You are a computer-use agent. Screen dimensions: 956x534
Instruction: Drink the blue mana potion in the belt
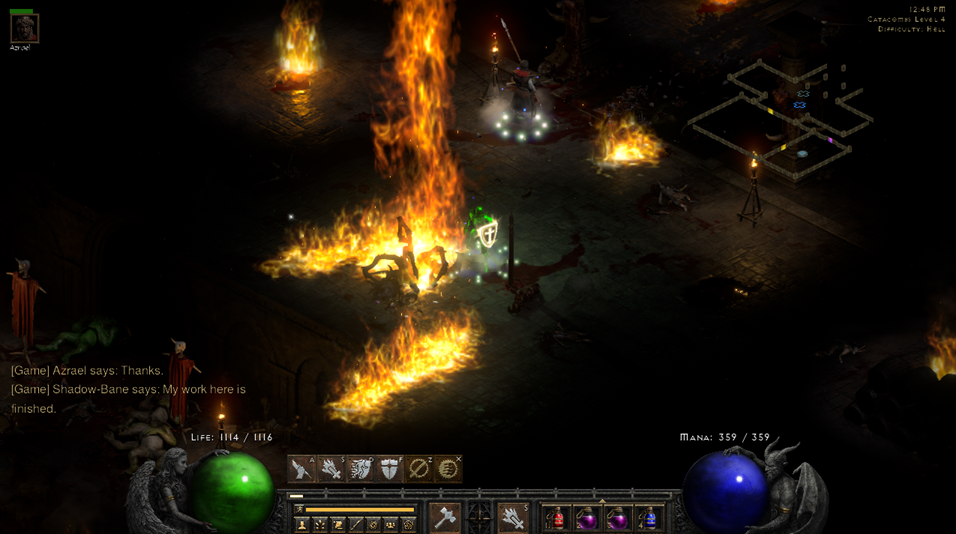[x=649, y=518]
